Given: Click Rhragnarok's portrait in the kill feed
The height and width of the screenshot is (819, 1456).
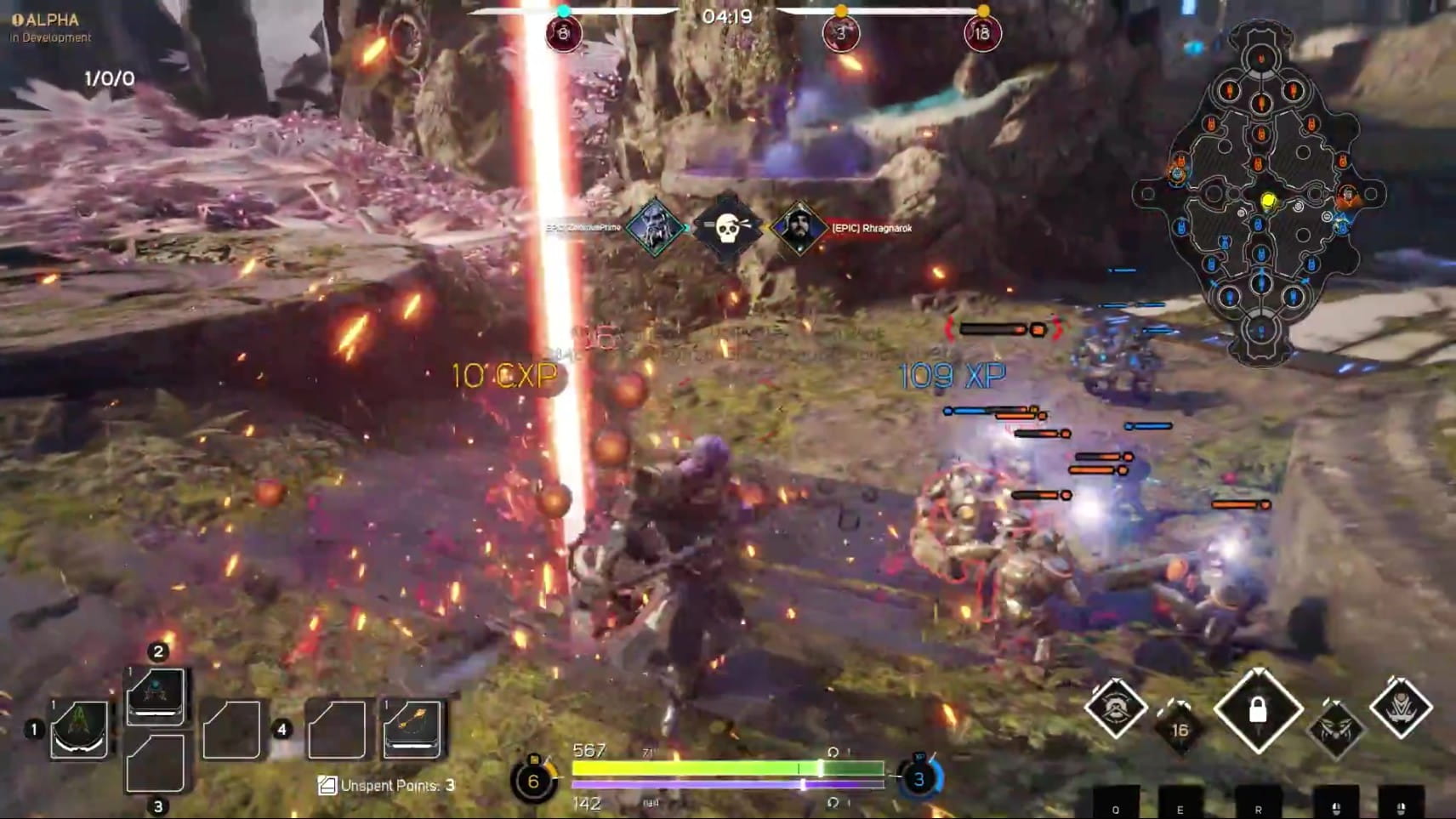Looking at the screenshot, I should 799,228.
